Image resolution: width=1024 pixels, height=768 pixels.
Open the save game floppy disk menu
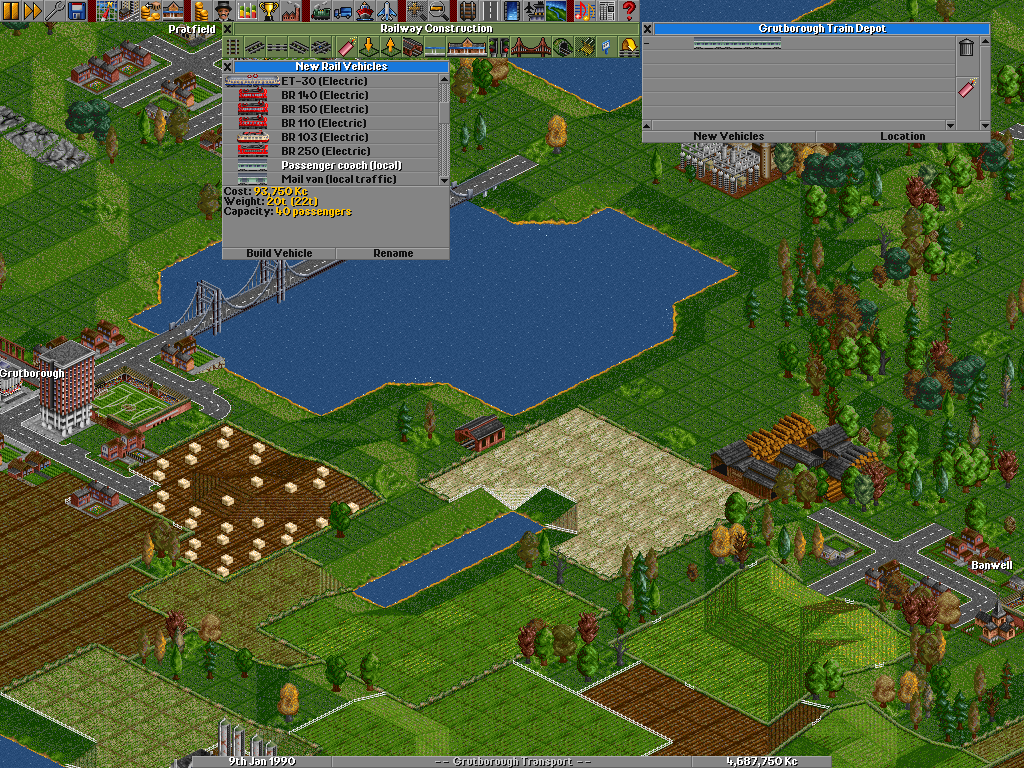point(76,11)
